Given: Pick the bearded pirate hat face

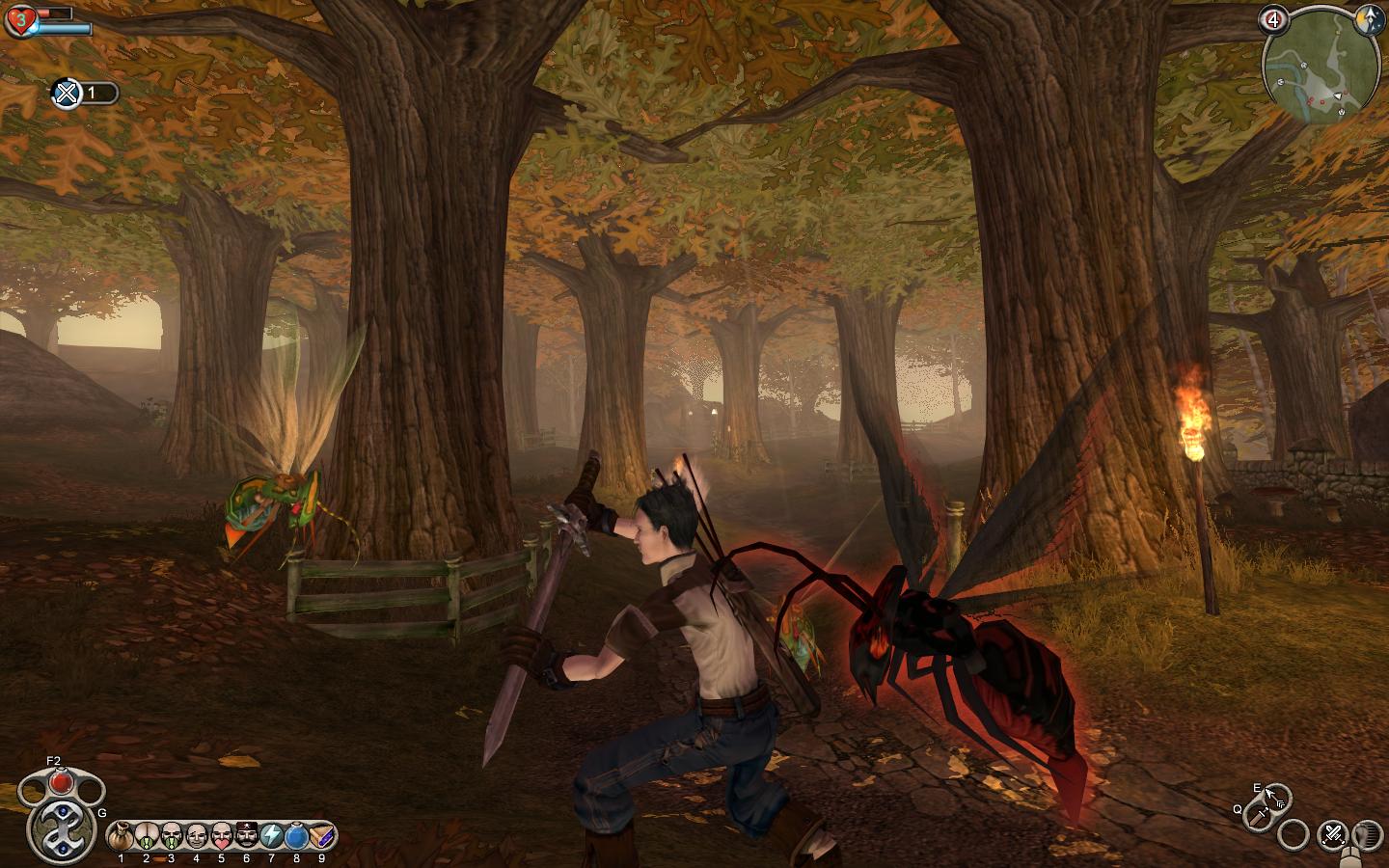Looking at the screenshot, I should tap(246, 834).
